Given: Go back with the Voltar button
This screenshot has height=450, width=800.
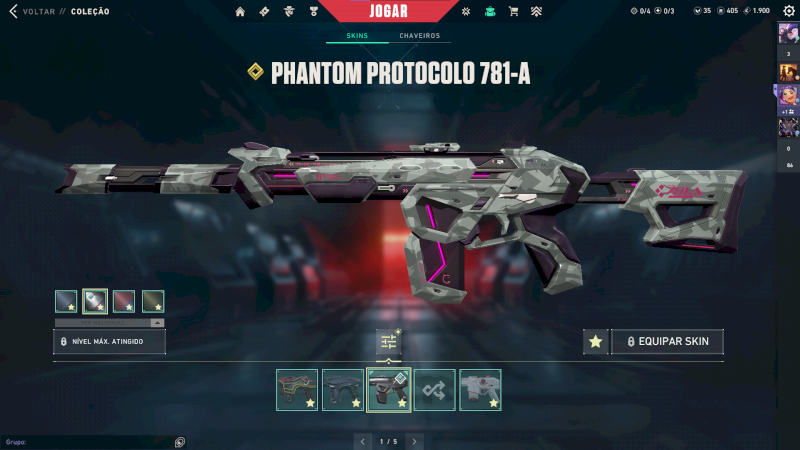Looking at the screenshot, I should (30, 12).
